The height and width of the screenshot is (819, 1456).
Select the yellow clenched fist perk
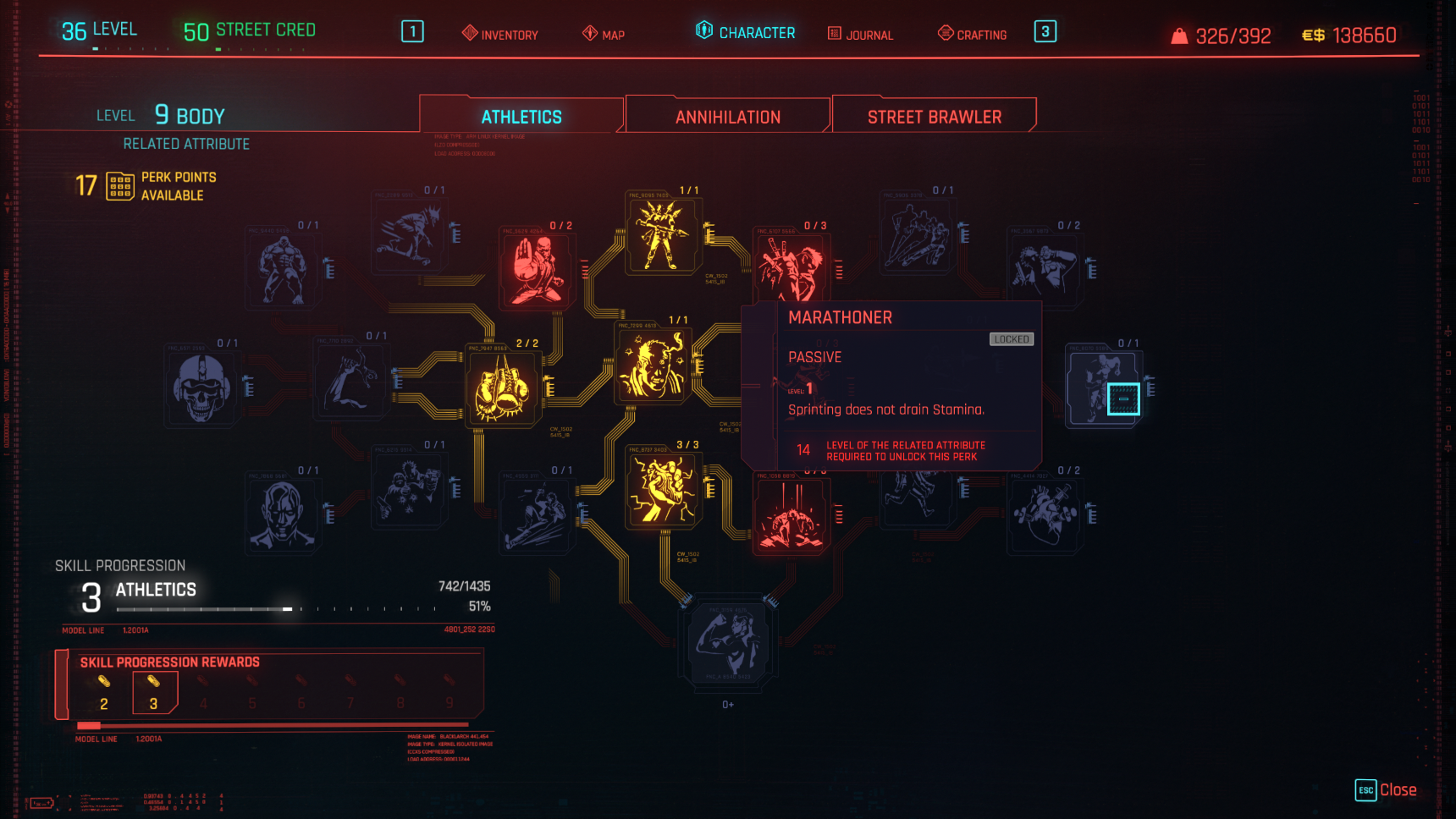[663, 488]
